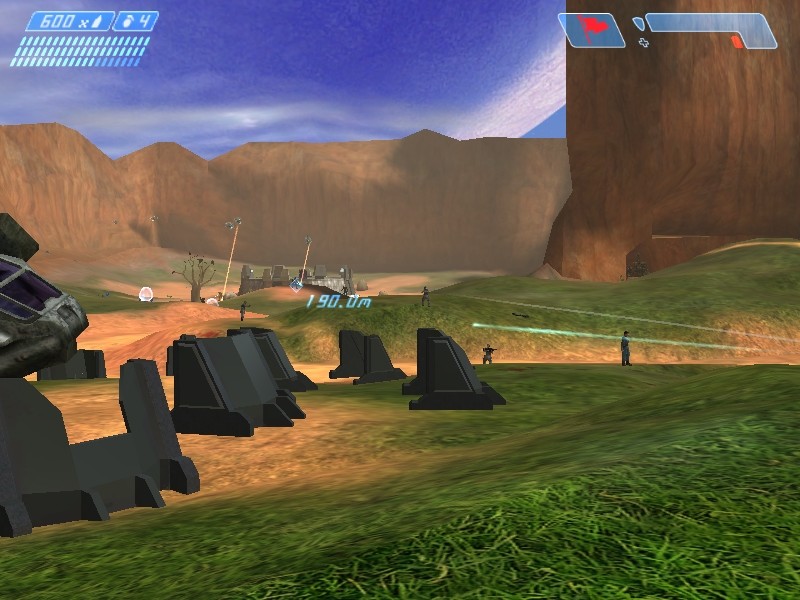The height and width of the screenshot is (600, 800).
Task: Click the blue waypoint marker showing 190.0m
Action: coord(297,284)
